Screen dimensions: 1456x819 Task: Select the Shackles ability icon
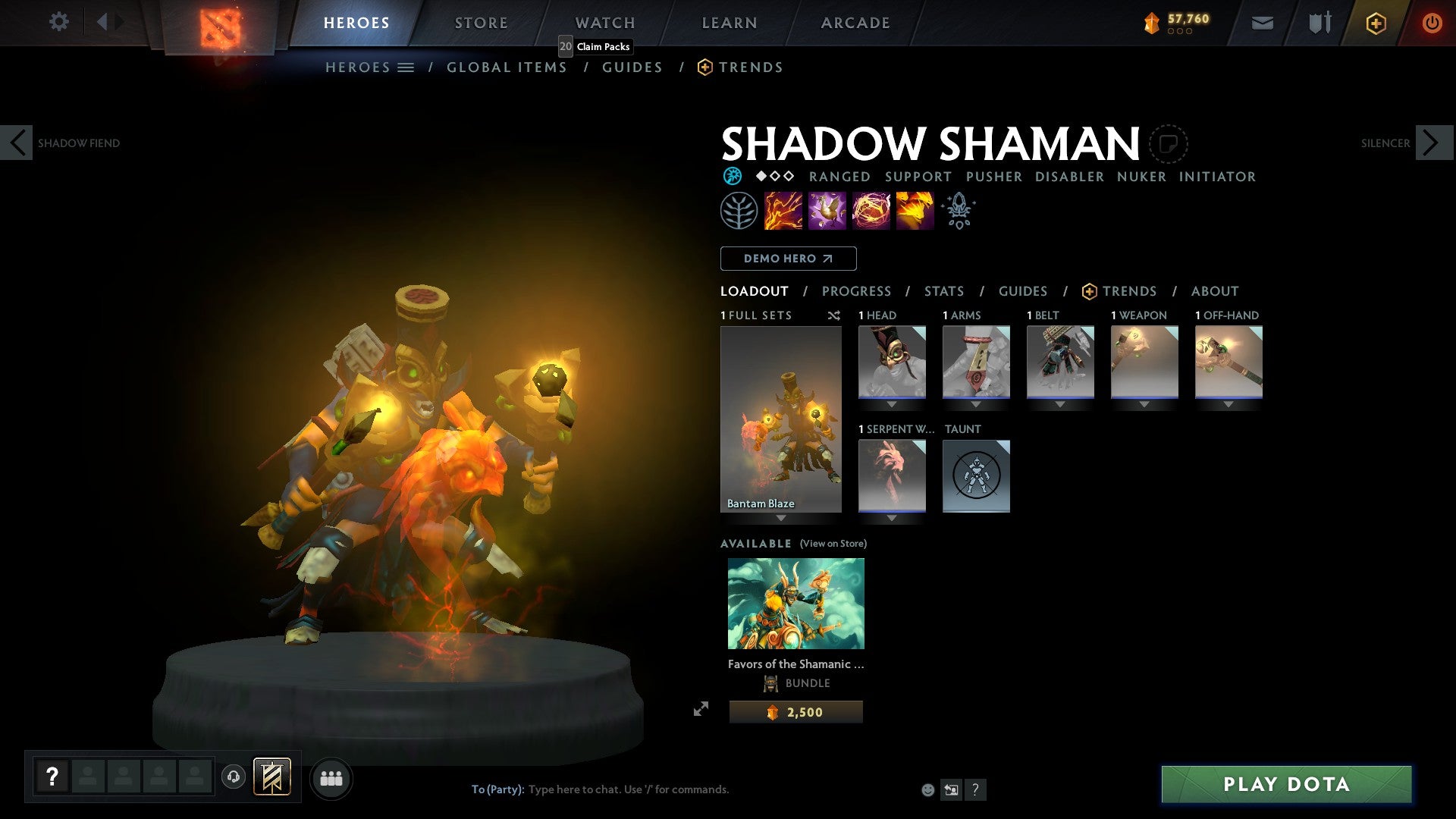click(872, 210)
